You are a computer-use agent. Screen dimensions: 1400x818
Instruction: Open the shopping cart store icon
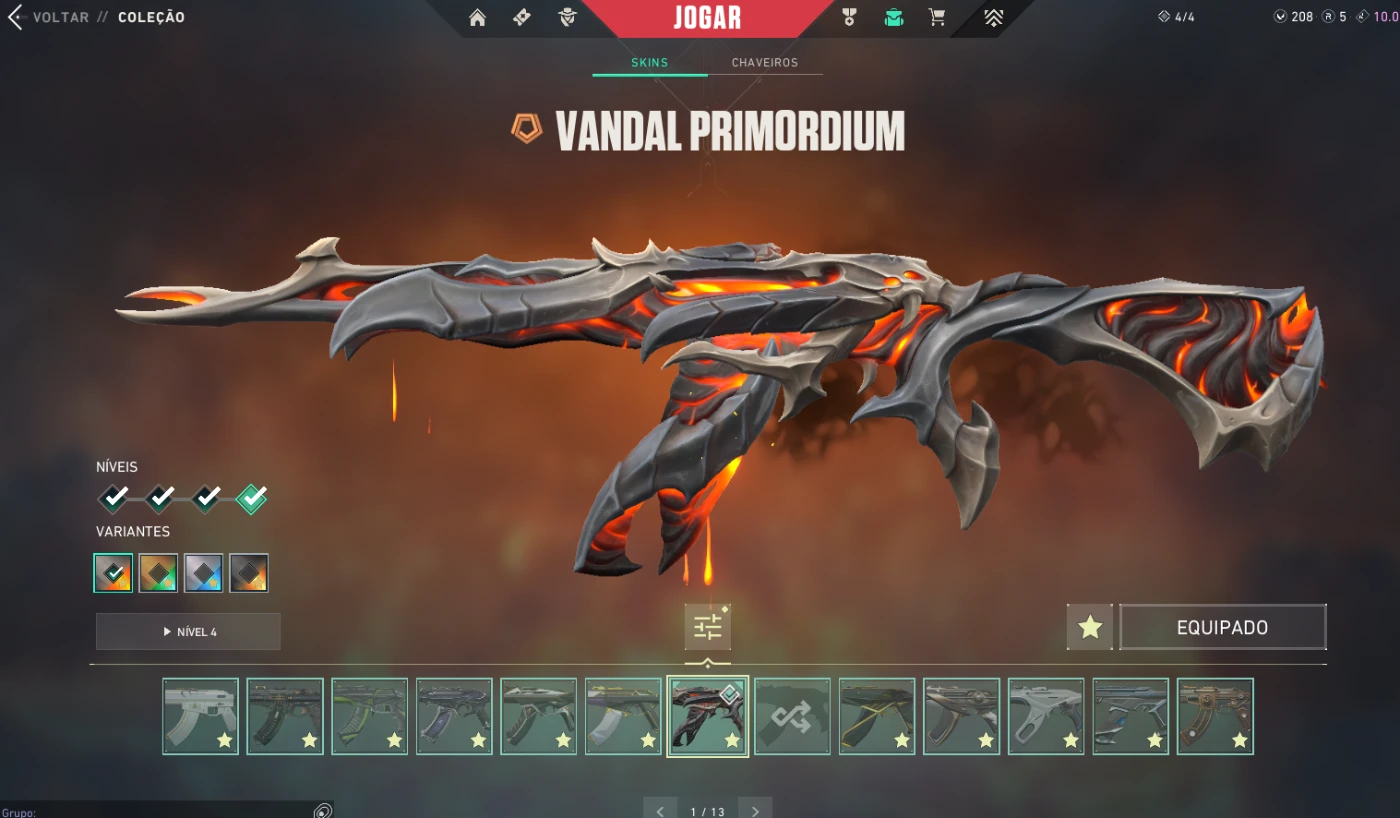(x=937, y=18)
